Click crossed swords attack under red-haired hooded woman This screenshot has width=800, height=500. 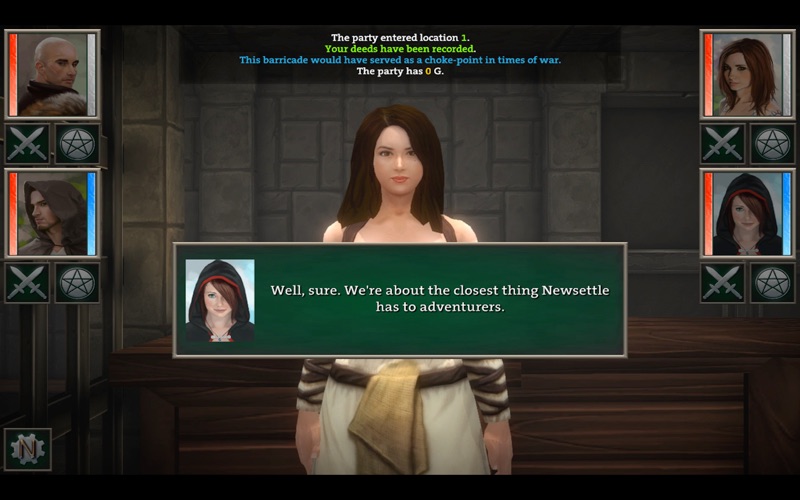click(722, 282)
